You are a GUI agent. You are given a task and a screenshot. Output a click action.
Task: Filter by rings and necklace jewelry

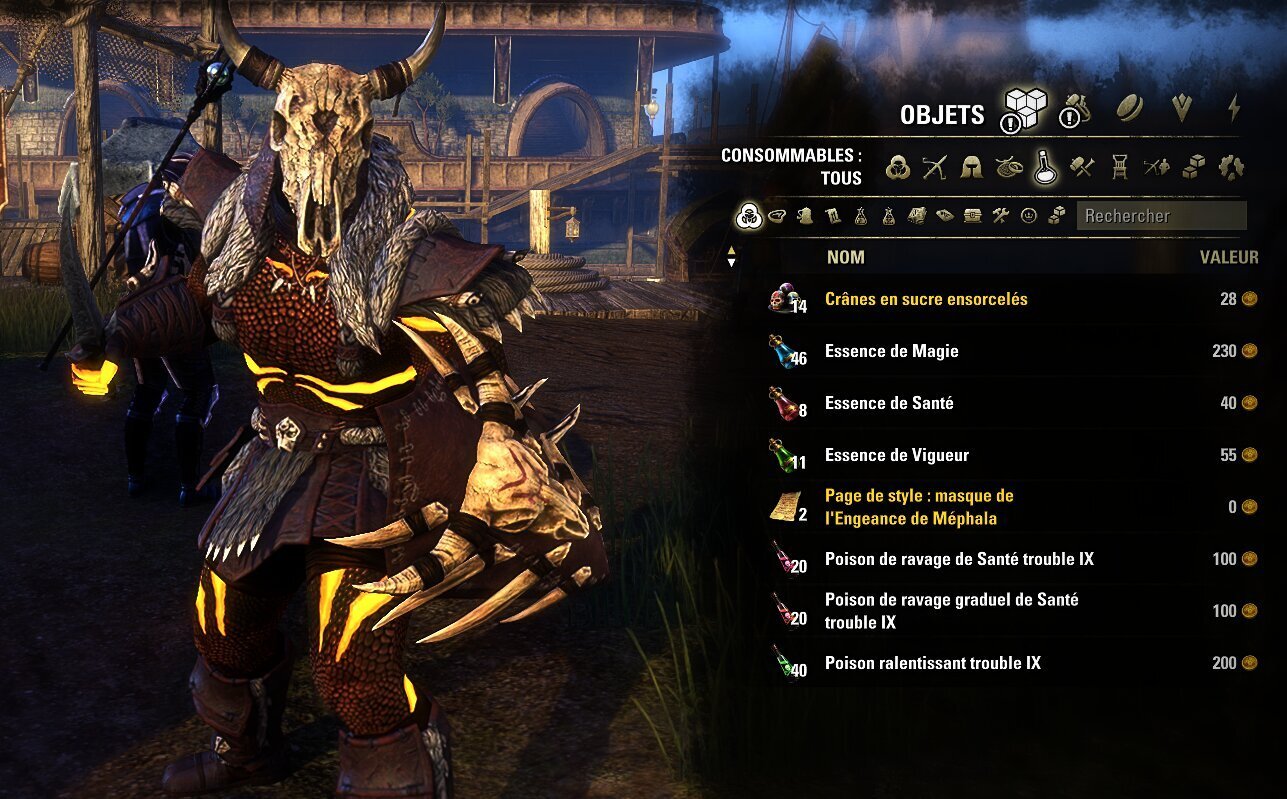(x=1008, y=167)
